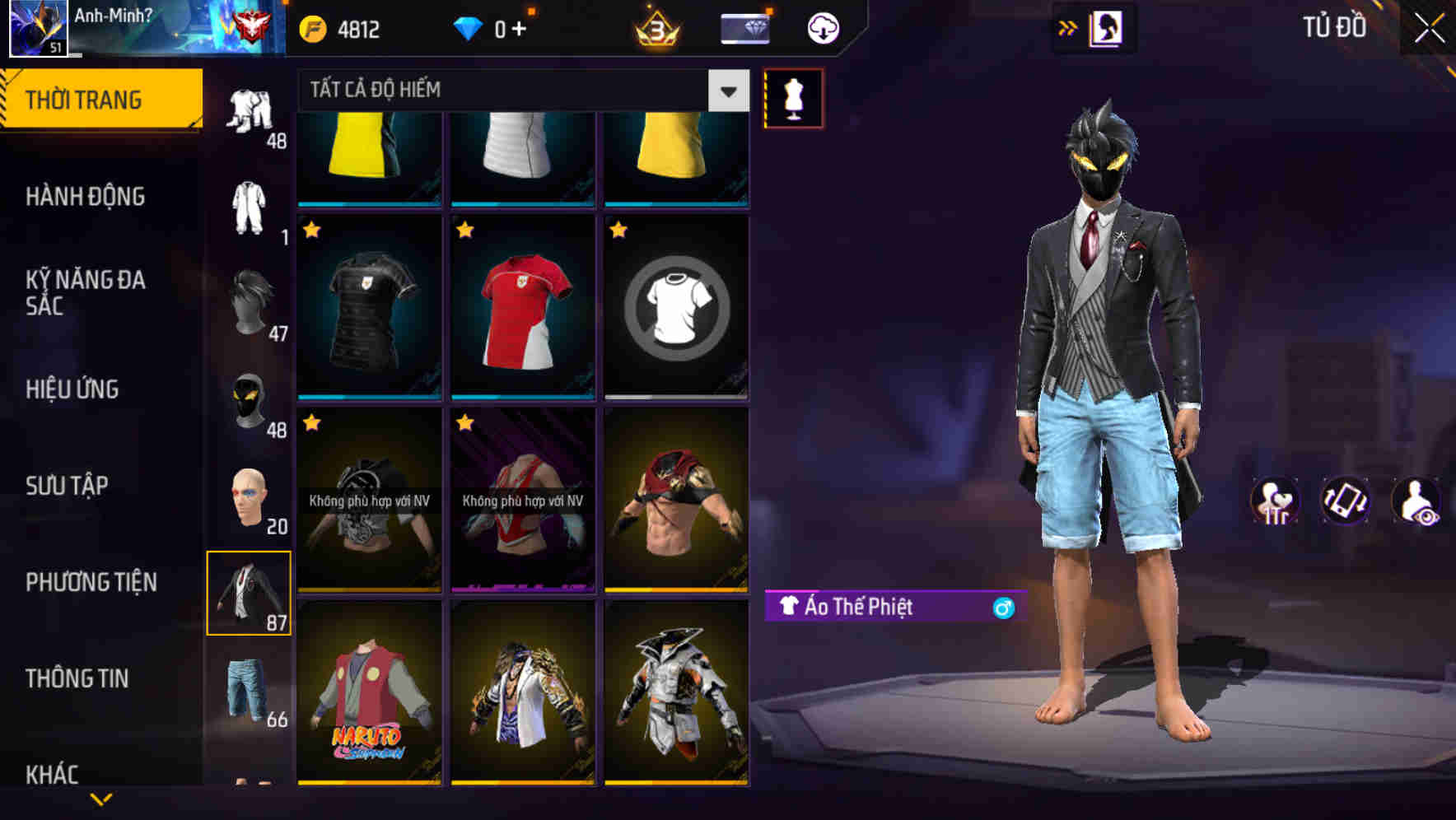1456x820 pixels.
Task: Expand the left menu with bottom chevron arrow
Action: click(x=101, y=800)
